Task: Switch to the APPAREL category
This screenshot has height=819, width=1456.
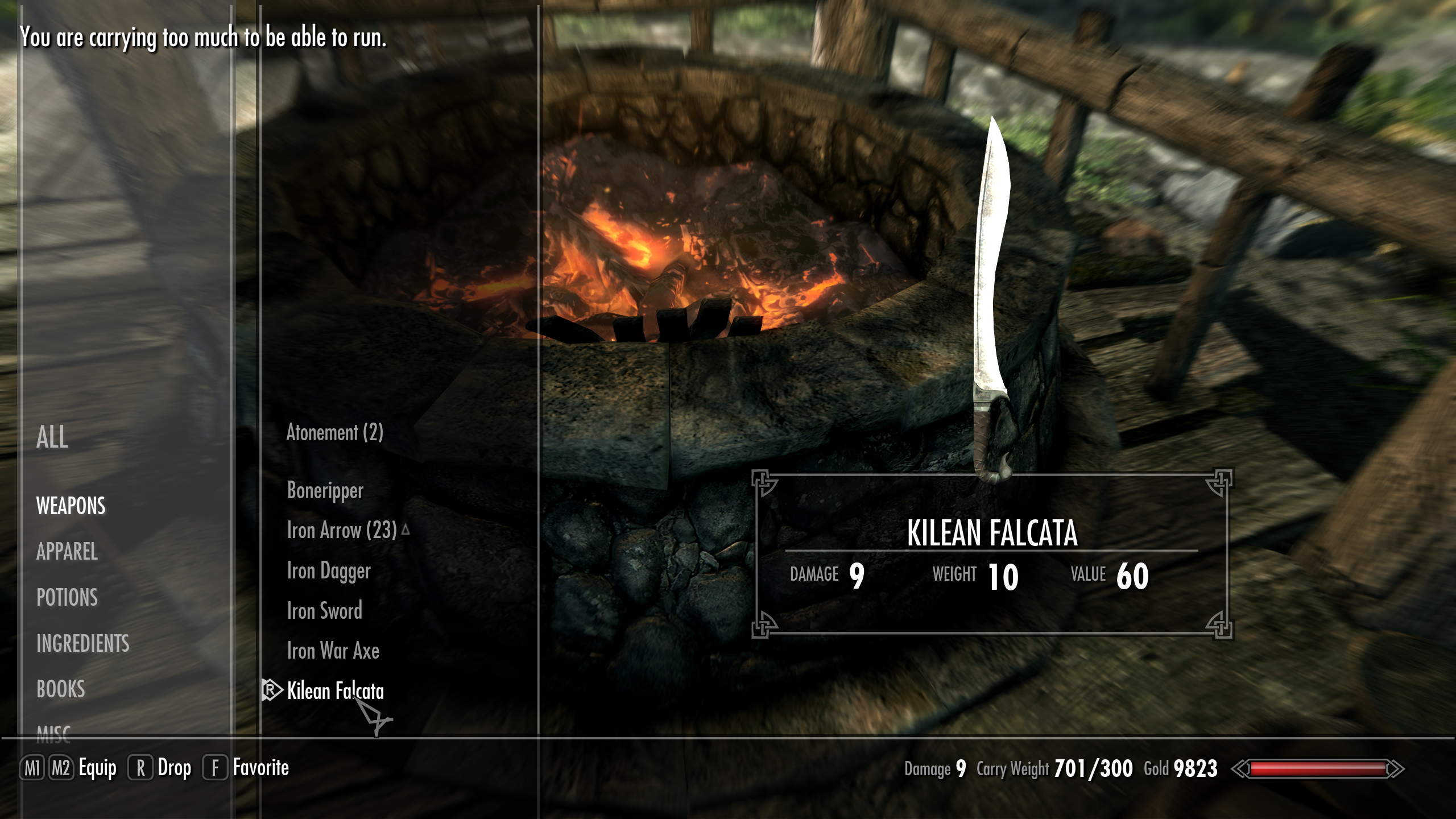Action: pyautogui.click(x=67, y=552)
